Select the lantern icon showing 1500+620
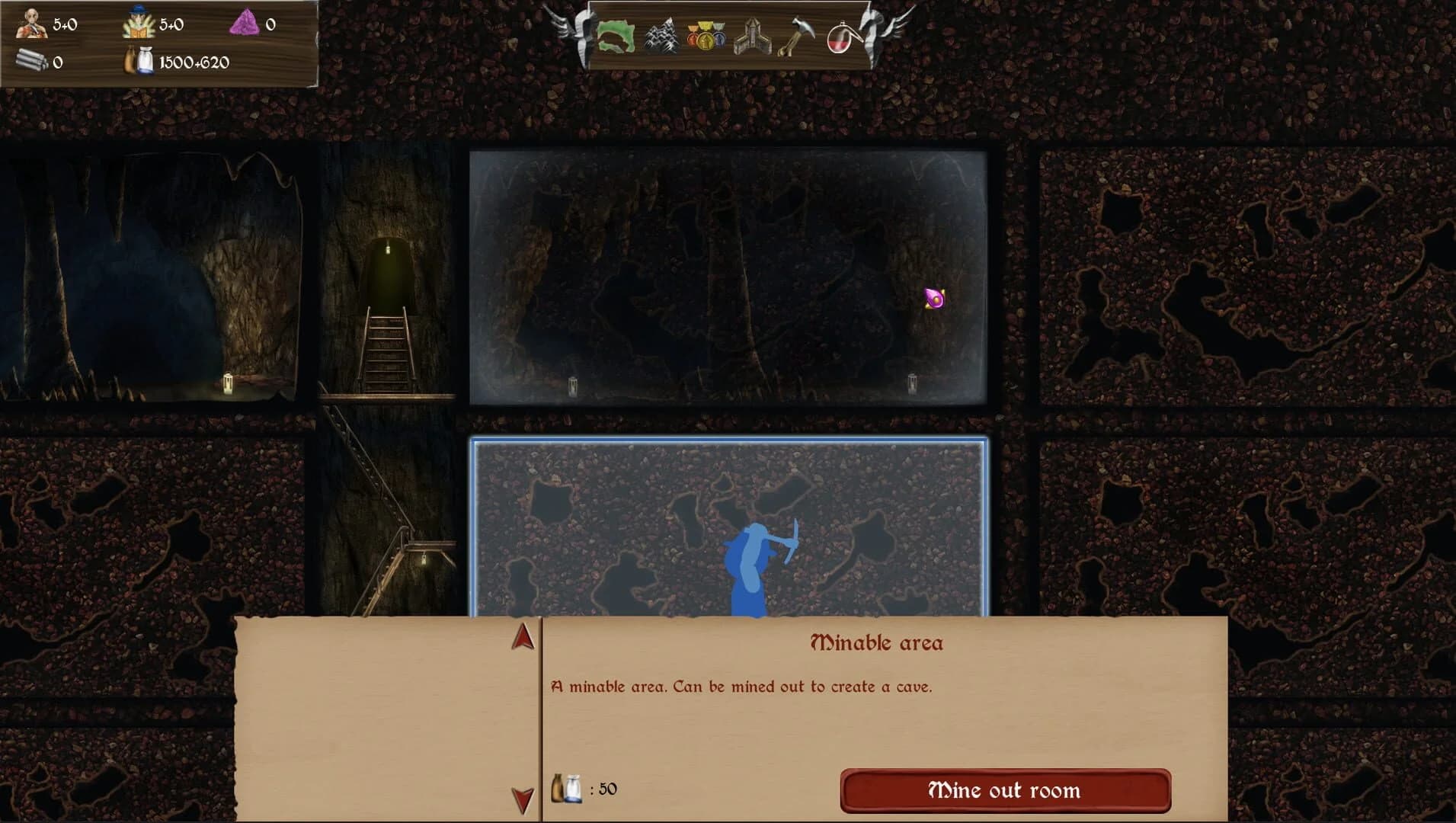This screenshot has height=823, width=1456. 141,62
